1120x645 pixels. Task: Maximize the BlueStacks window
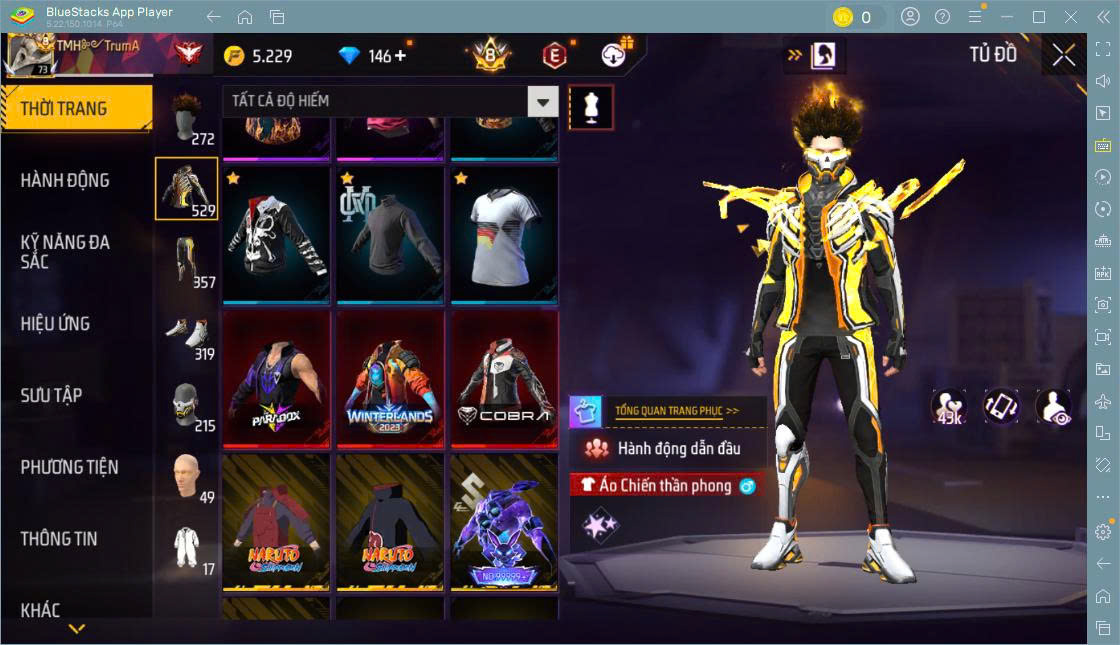pos(1039,17)
